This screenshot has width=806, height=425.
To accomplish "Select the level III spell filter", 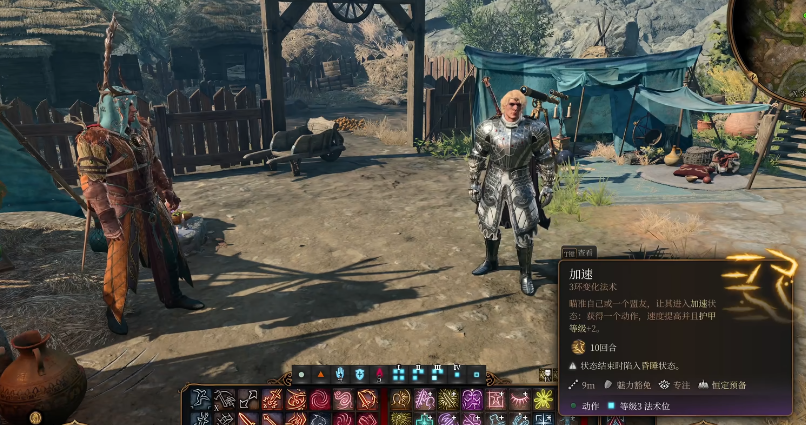I will click(437, 375).
